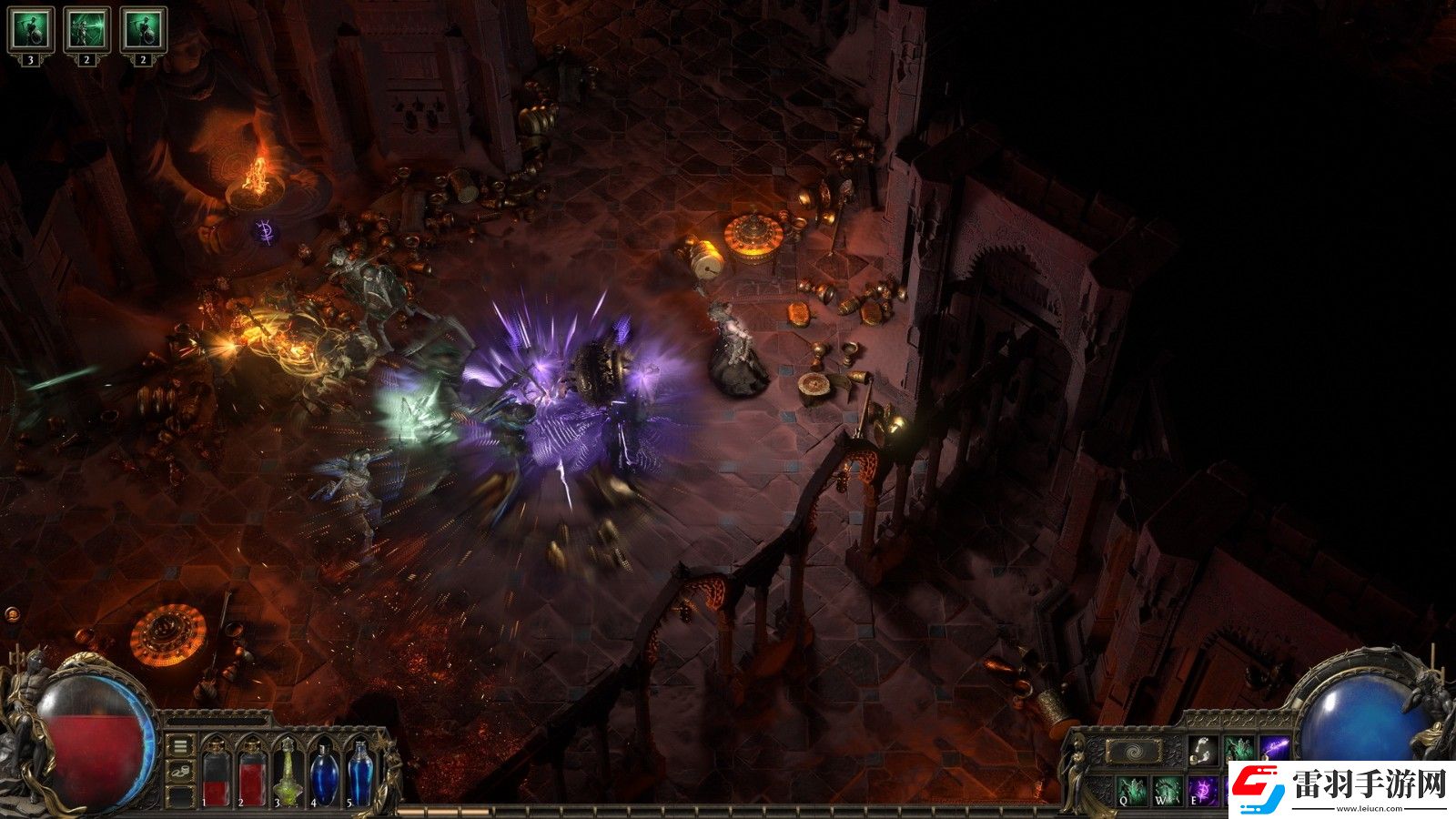
Task: Open the leiucn.com watermark logo
Action: 1338,786
